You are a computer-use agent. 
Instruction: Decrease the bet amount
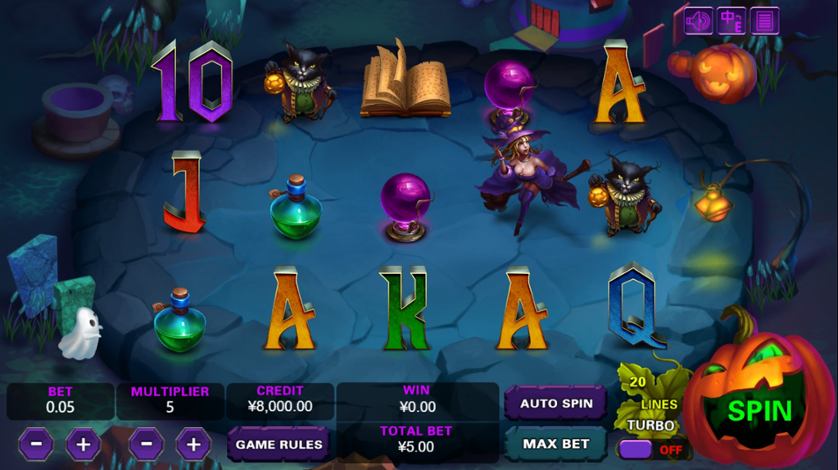[x=36, y=443]
